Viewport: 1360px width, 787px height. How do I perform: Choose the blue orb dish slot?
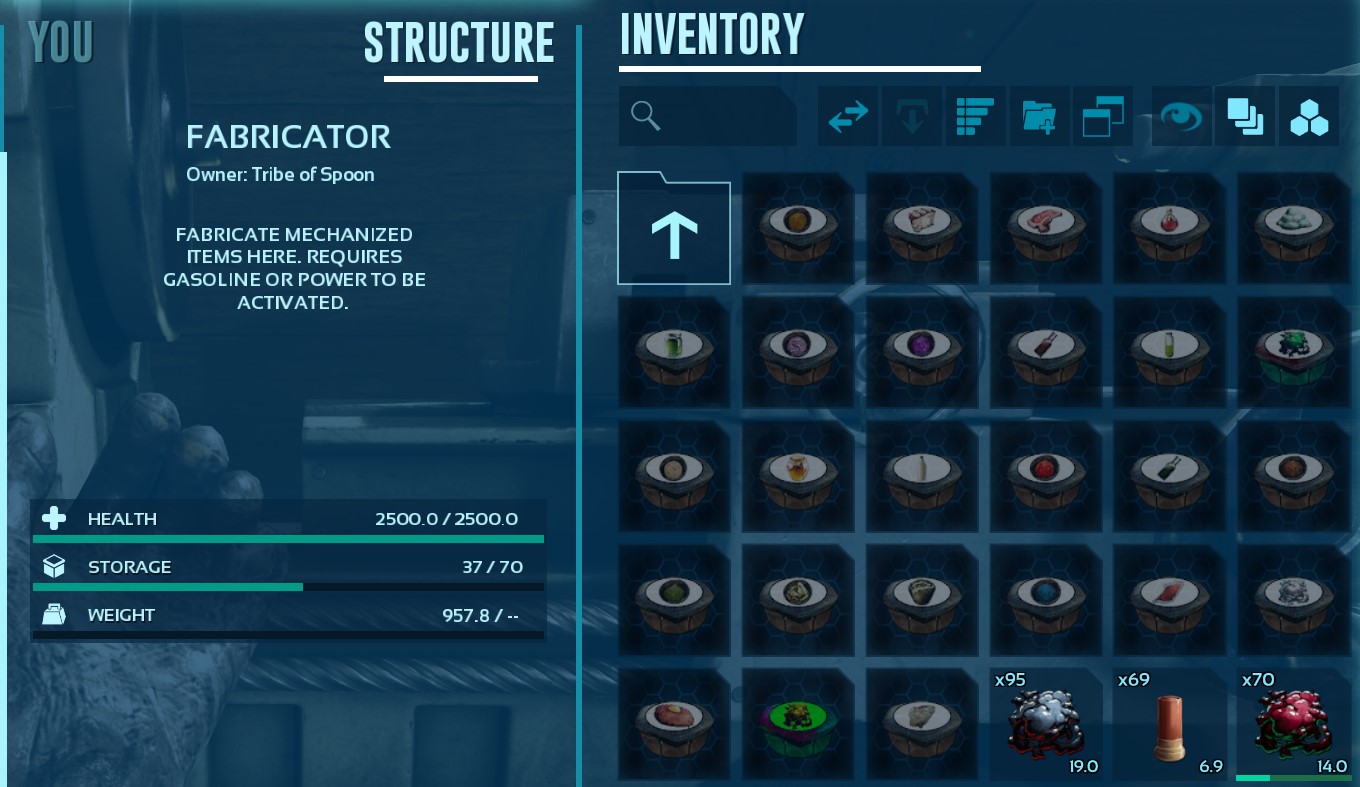point(1045,600)
